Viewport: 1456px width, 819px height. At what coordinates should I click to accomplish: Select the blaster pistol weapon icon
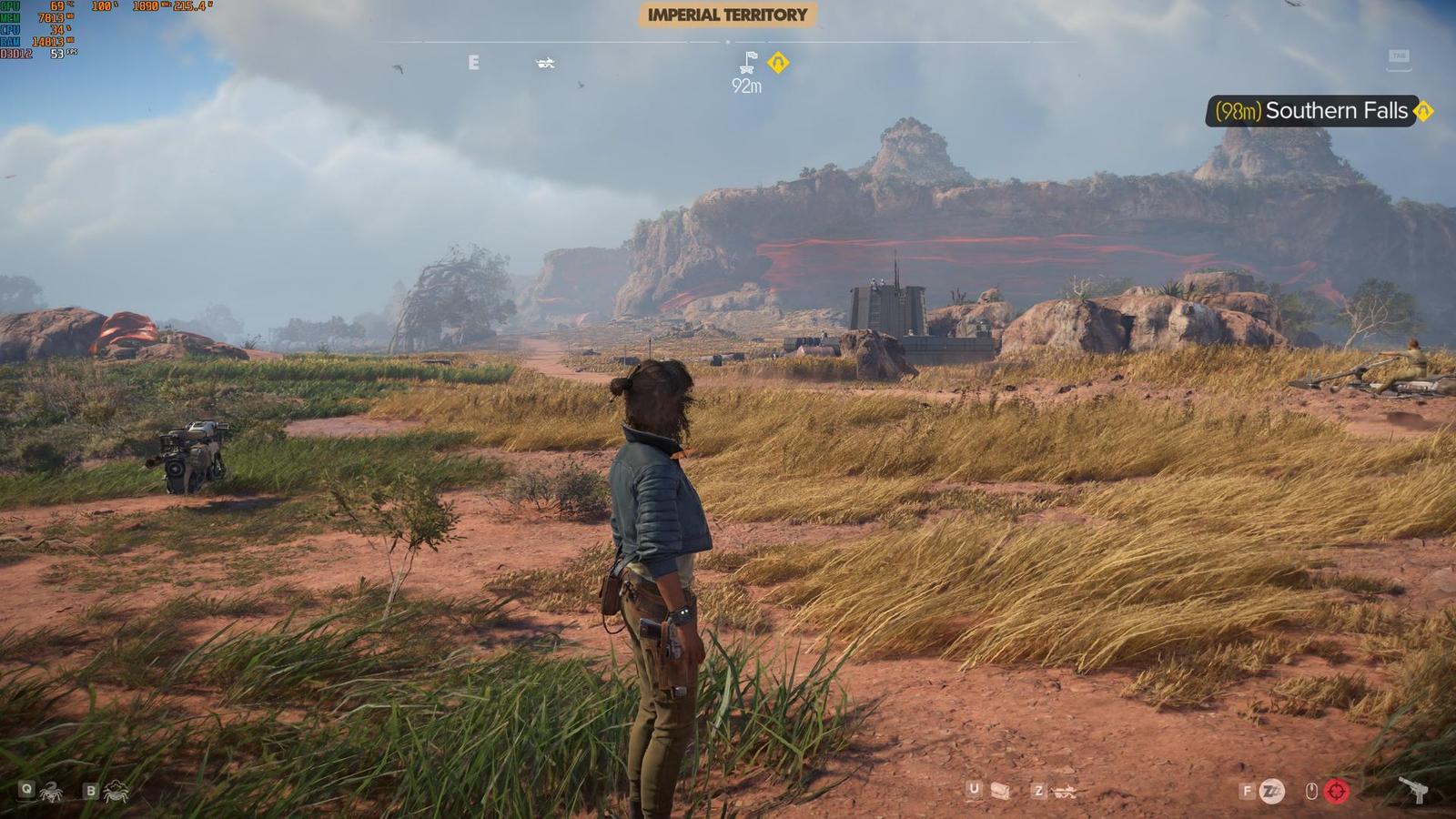pos(1413,790)
